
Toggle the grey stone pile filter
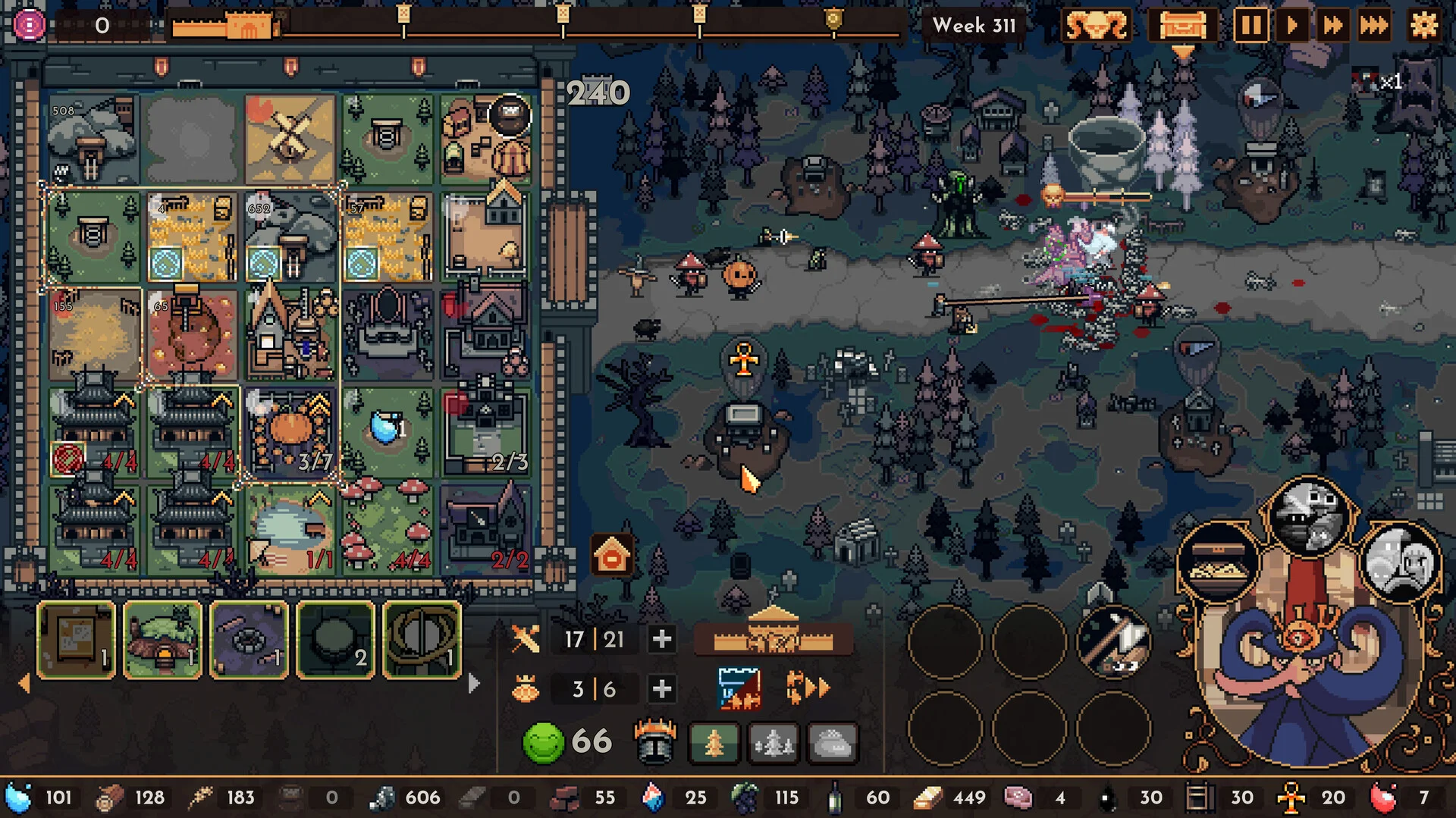pos(832,743)
